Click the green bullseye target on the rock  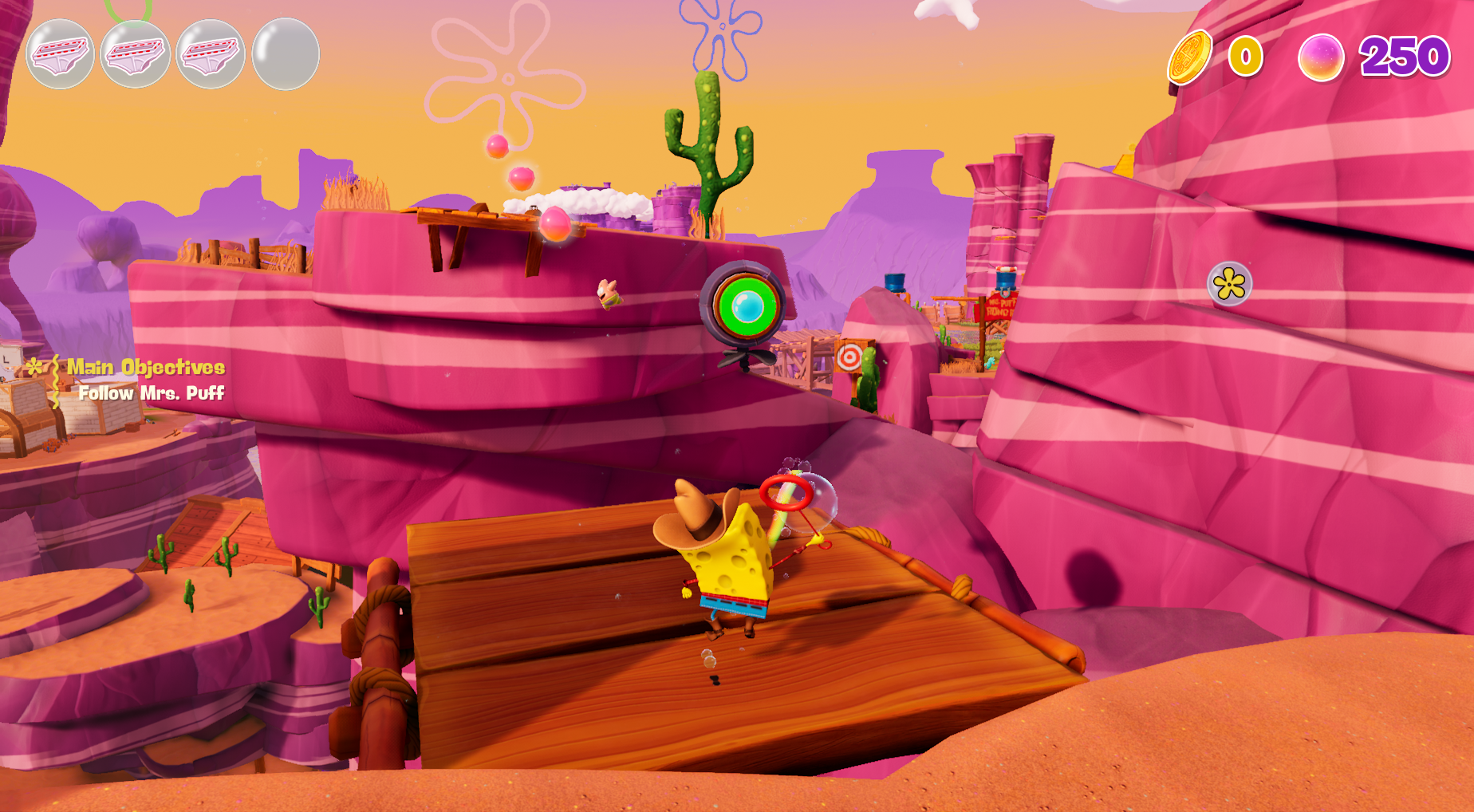click(x=746, y=305)
